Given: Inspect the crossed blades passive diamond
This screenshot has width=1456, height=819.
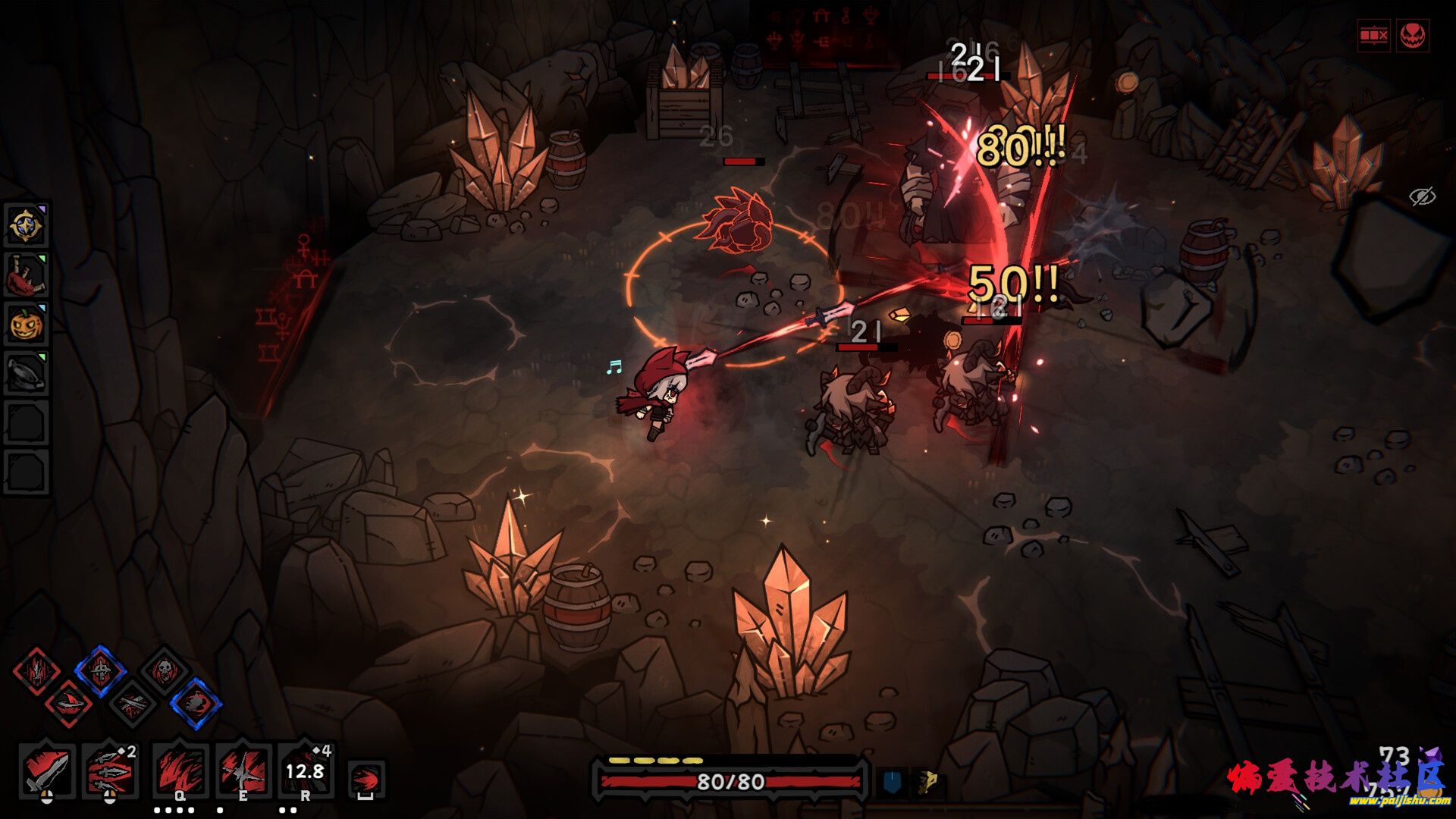Looking at the screenshot, I should coord(133,704).
